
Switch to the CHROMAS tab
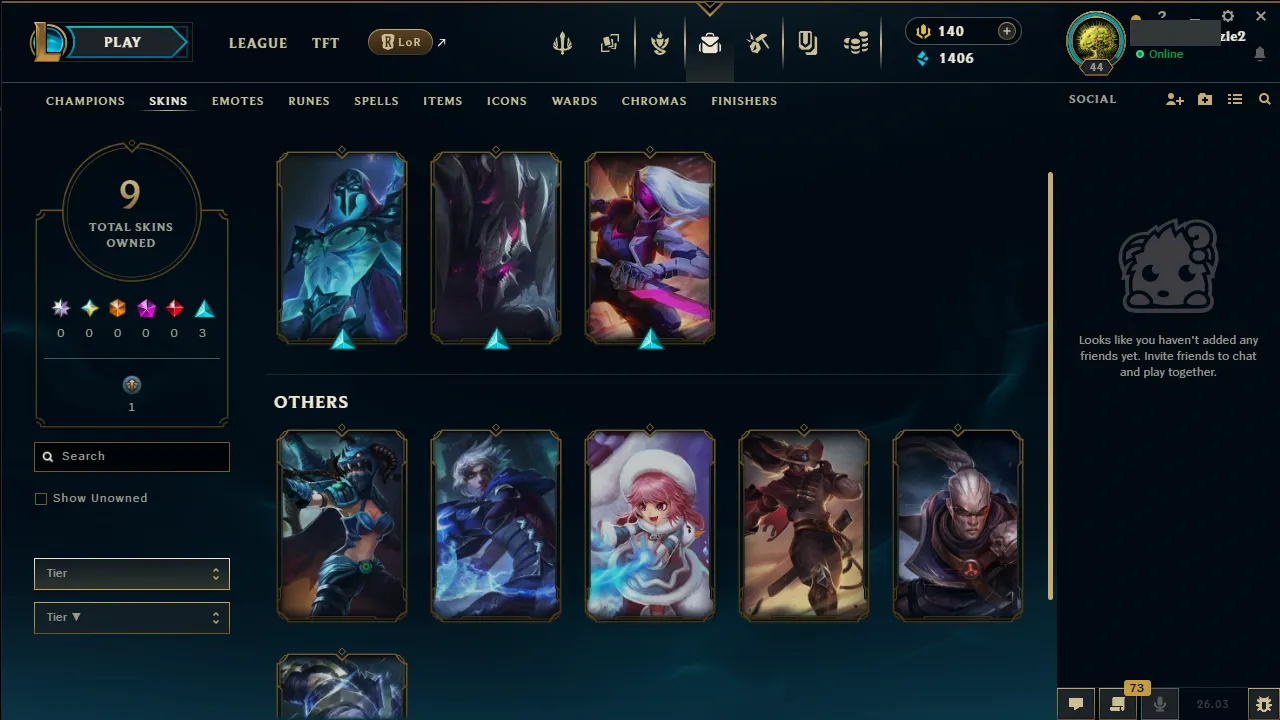pyautogui.click(x=654, y=101)
